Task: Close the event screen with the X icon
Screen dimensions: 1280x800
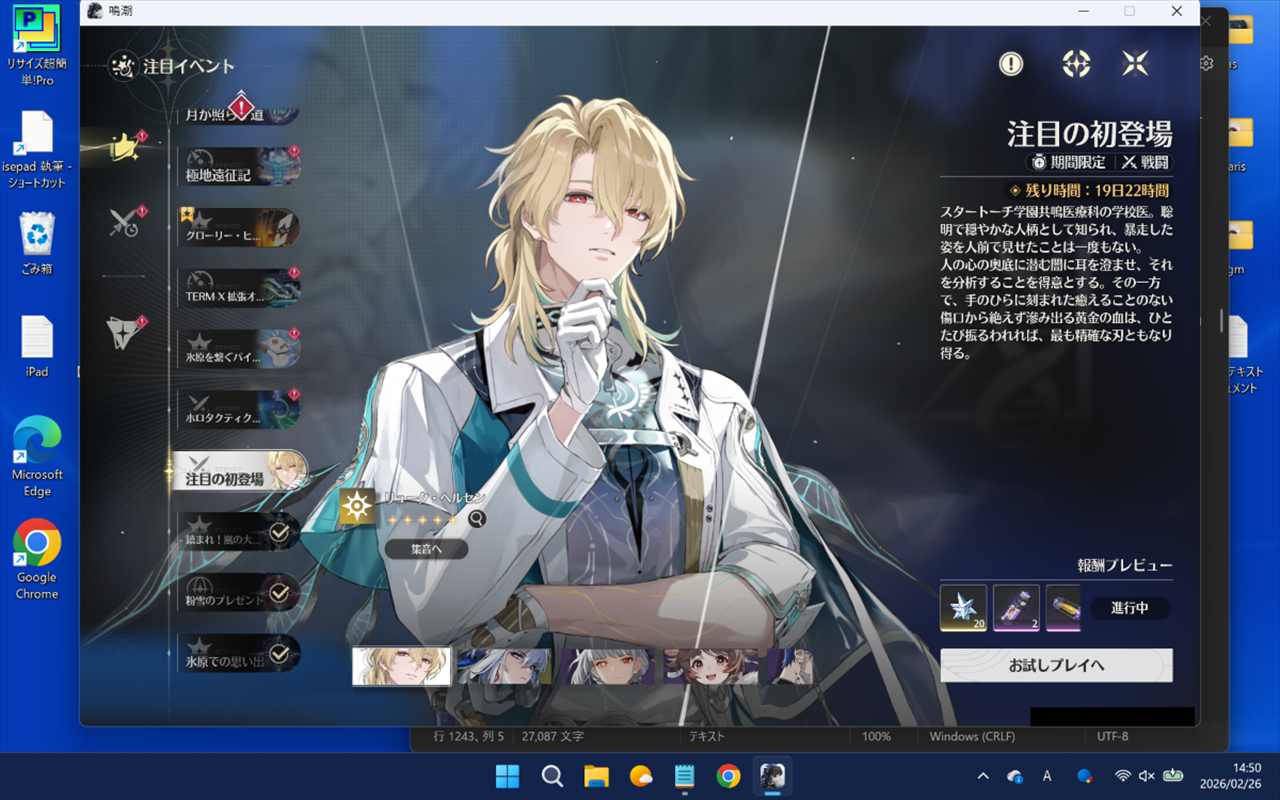Action: coord(1135,64)
